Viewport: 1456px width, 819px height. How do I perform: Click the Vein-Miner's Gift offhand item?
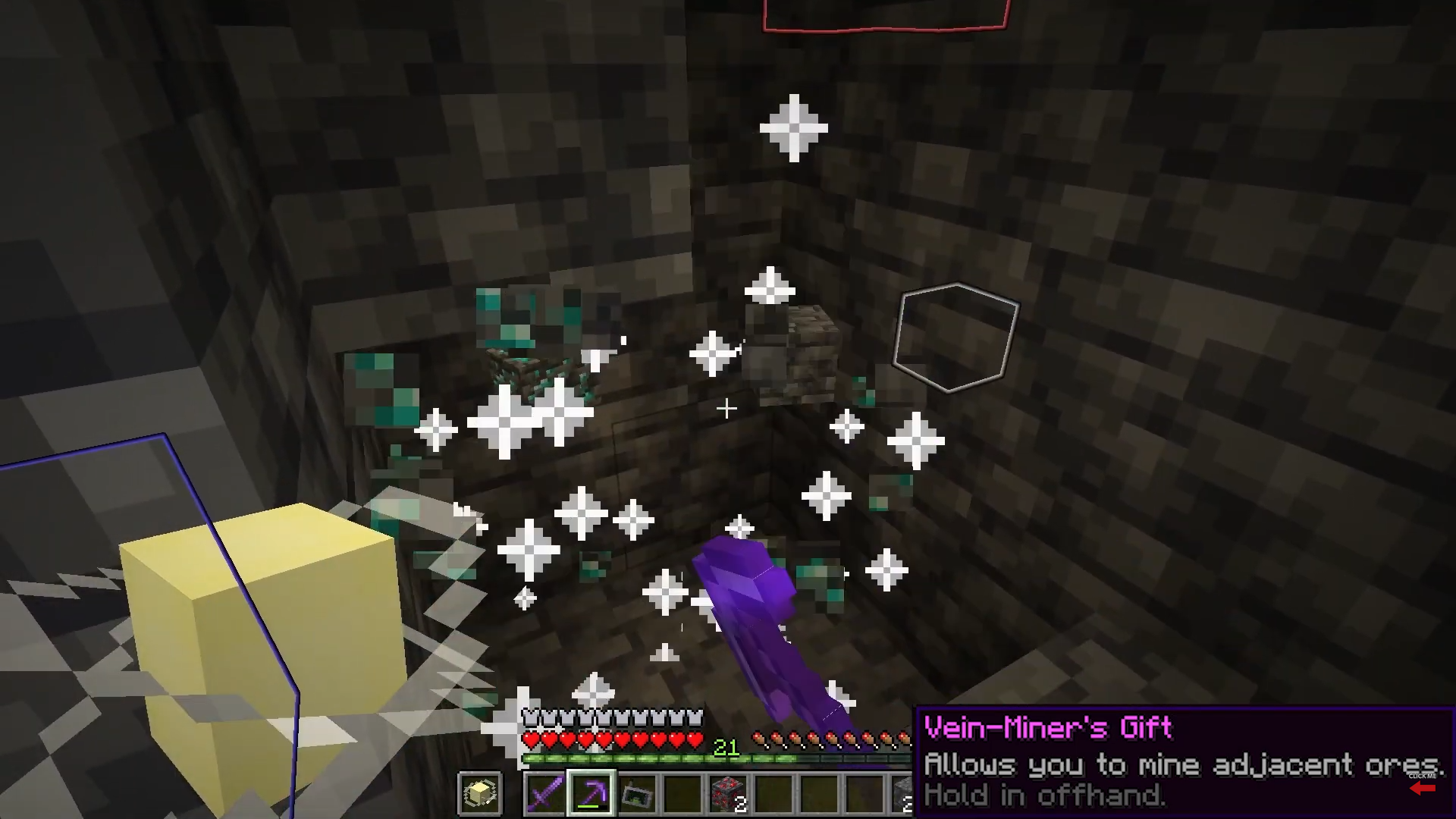(481, 792)
